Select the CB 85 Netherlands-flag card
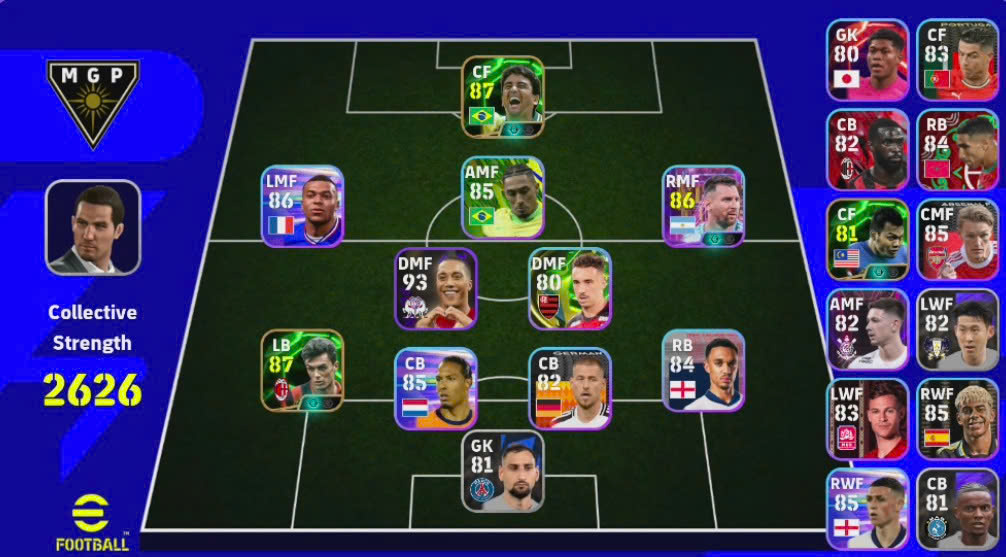The width and height of the screenshot is (1006, 557). (x=436, y=388)
